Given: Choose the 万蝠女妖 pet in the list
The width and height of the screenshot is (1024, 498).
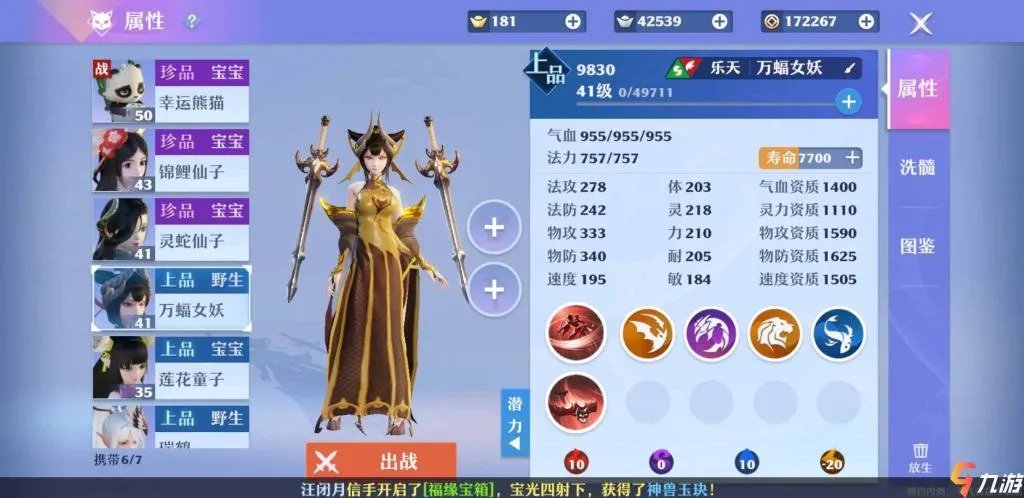Looking at the screenshot, I should tap(170, 298).
